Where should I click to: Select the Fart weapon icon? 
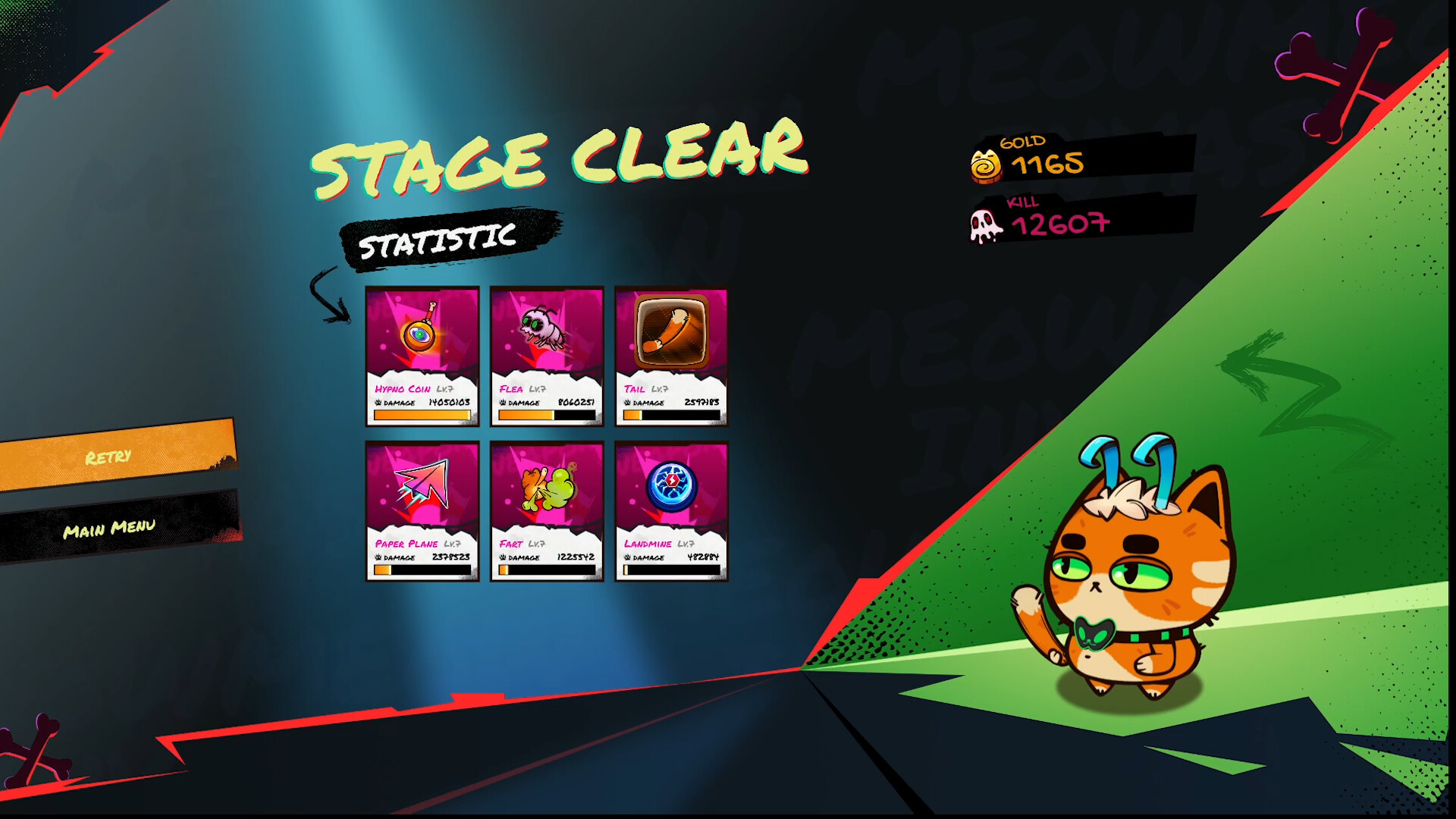point(547,485)
